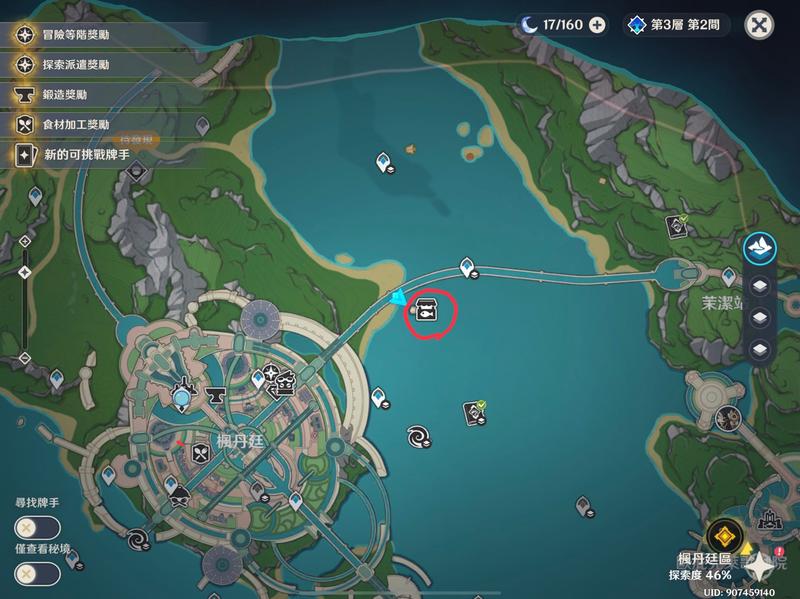Add resin with the plus button
The image size is (800, 599).
pyautogui.click(x=597, y=24)
